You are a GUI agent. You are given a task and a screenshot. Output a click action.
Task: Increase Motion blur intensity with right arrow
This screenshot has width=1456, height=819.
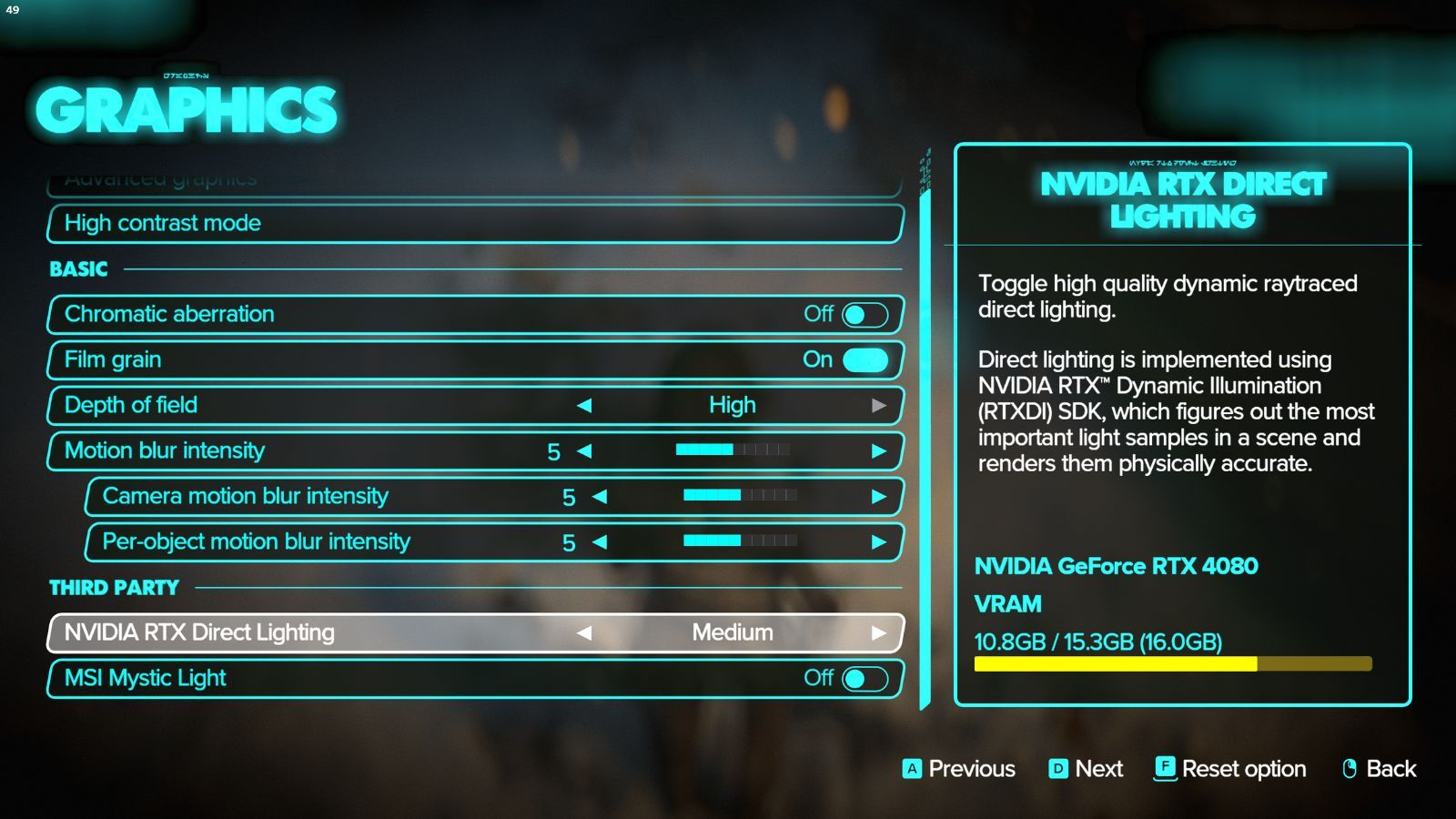click(876, 450)
